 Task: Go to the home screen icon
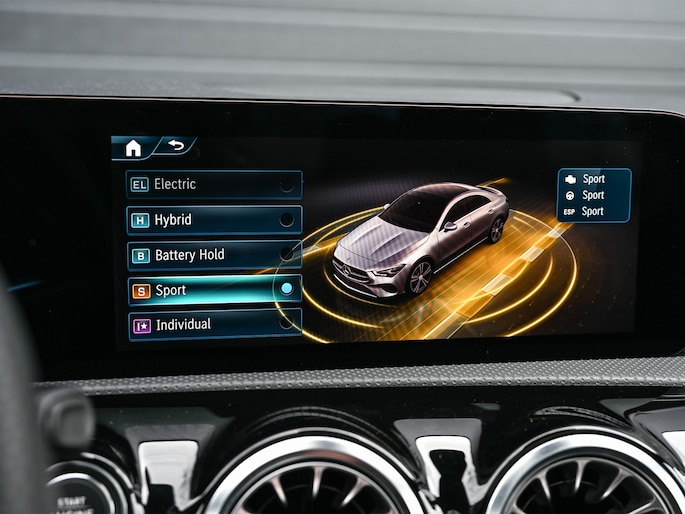coord(133,148)
